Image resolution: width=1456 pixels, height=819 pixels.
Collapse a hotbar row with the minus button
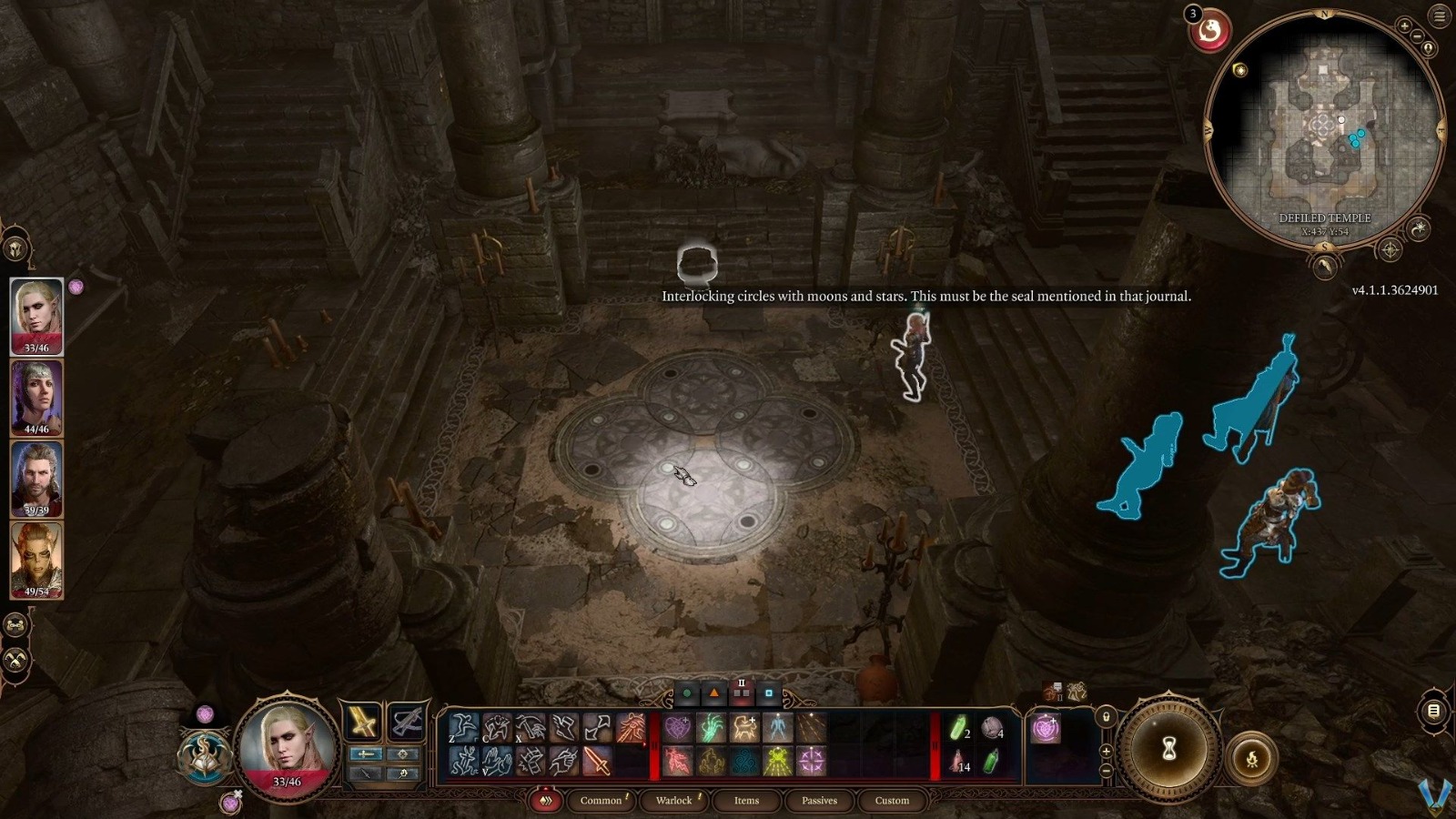(1106, 771)
